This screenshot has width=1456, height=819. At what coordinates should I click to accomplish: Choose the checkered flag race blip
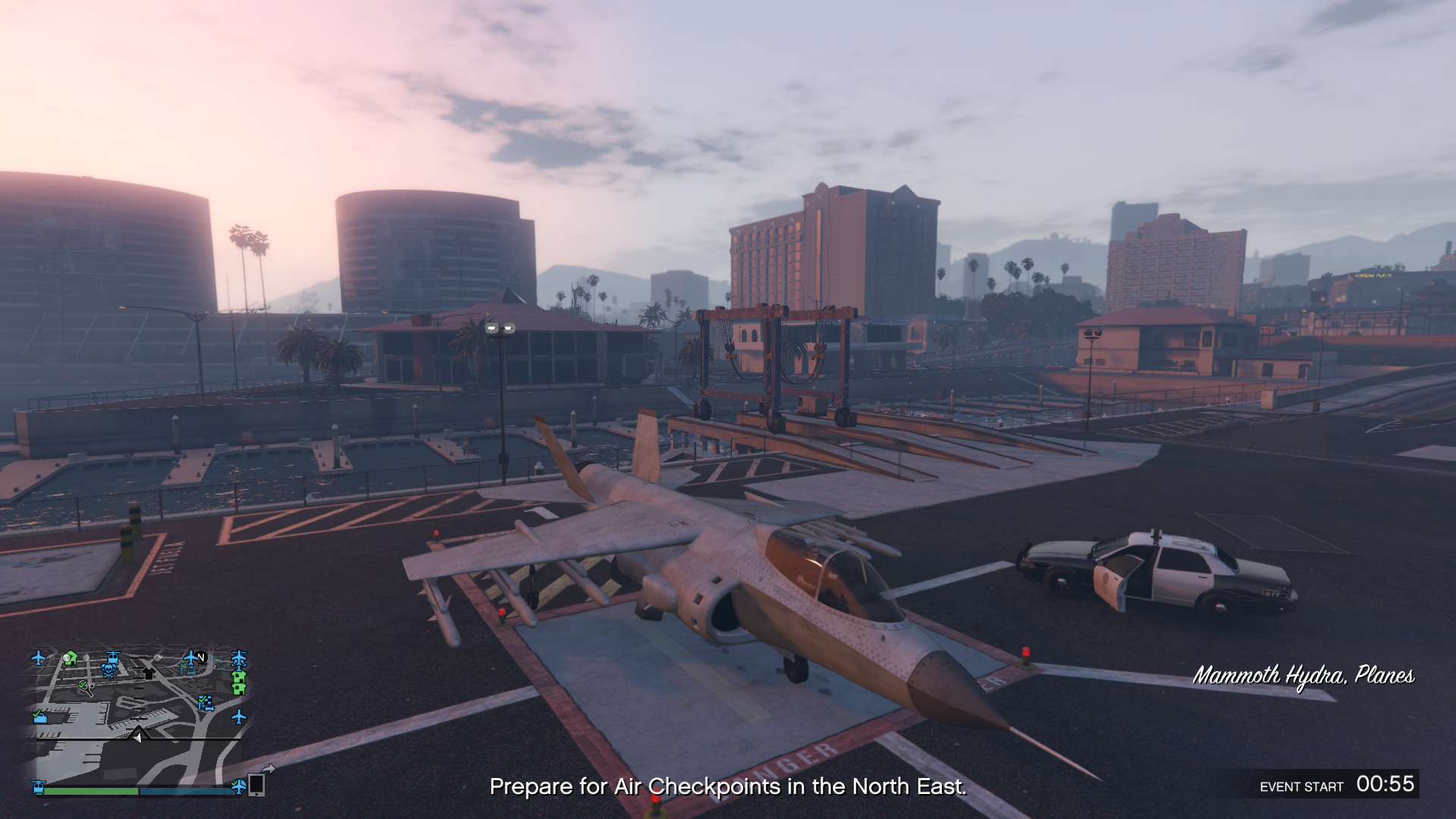tap(206, 703)
